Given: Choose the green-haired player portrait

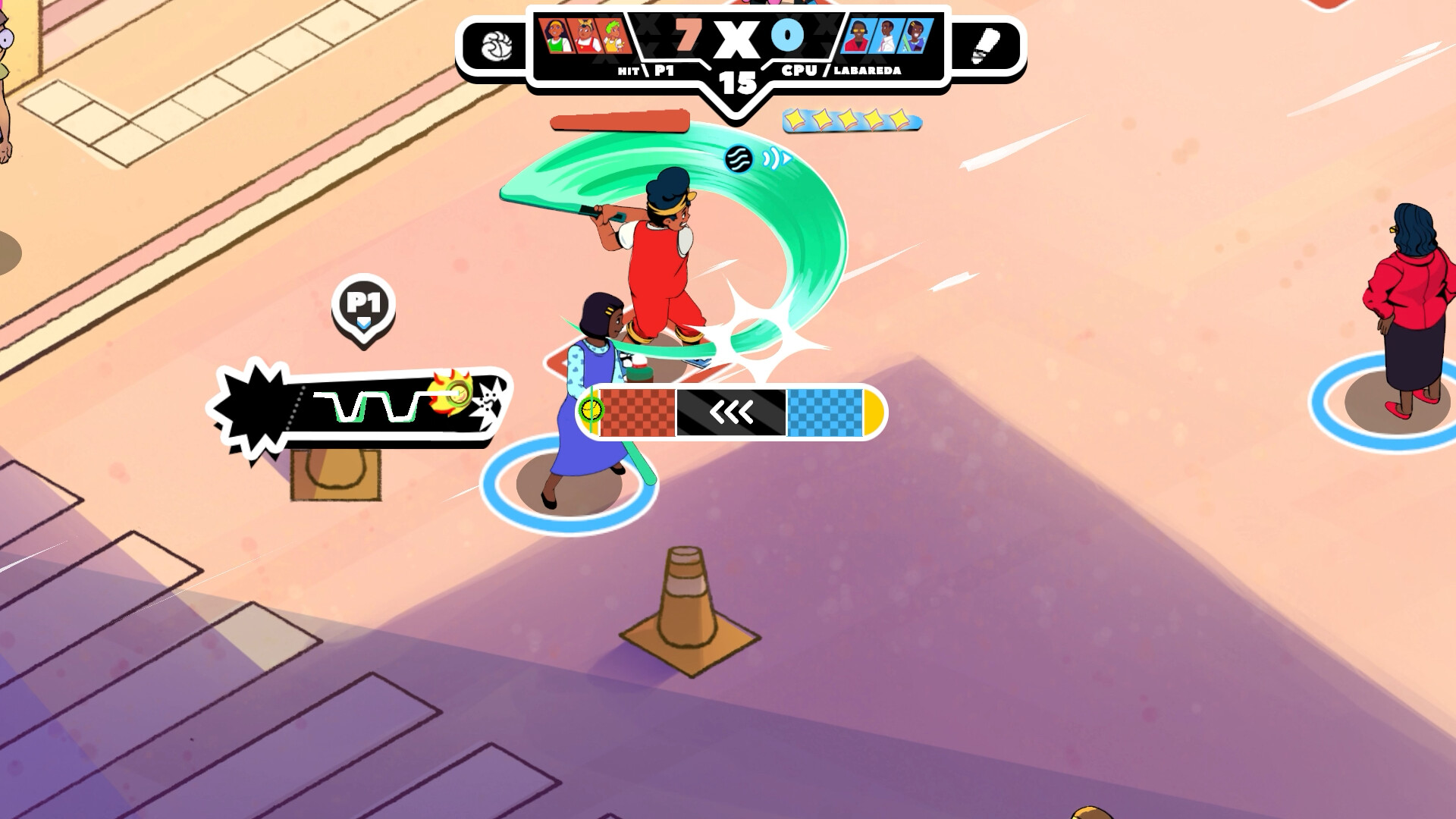Looking at the screenshot, I should tap(614, 36).
